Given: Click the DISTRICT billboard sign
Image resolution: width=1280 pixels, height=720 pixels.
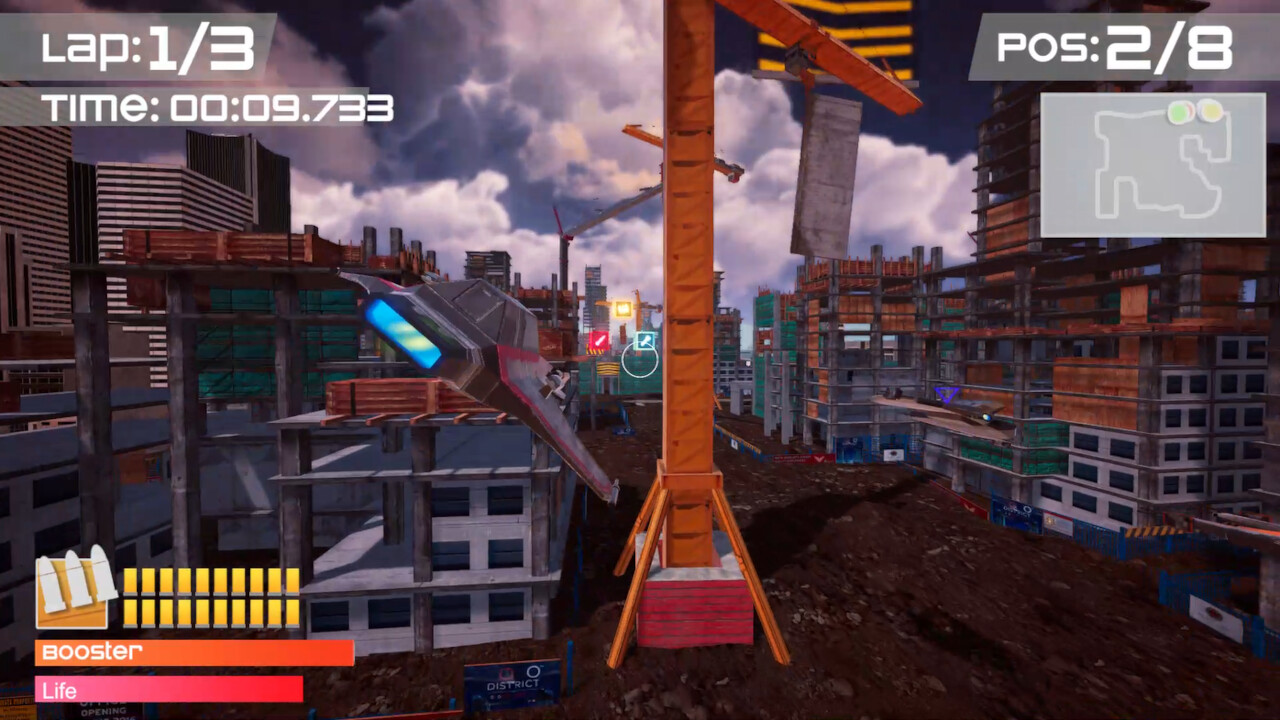Looking at the screenshot, I should pyautogui.click(x=515, y=687).
